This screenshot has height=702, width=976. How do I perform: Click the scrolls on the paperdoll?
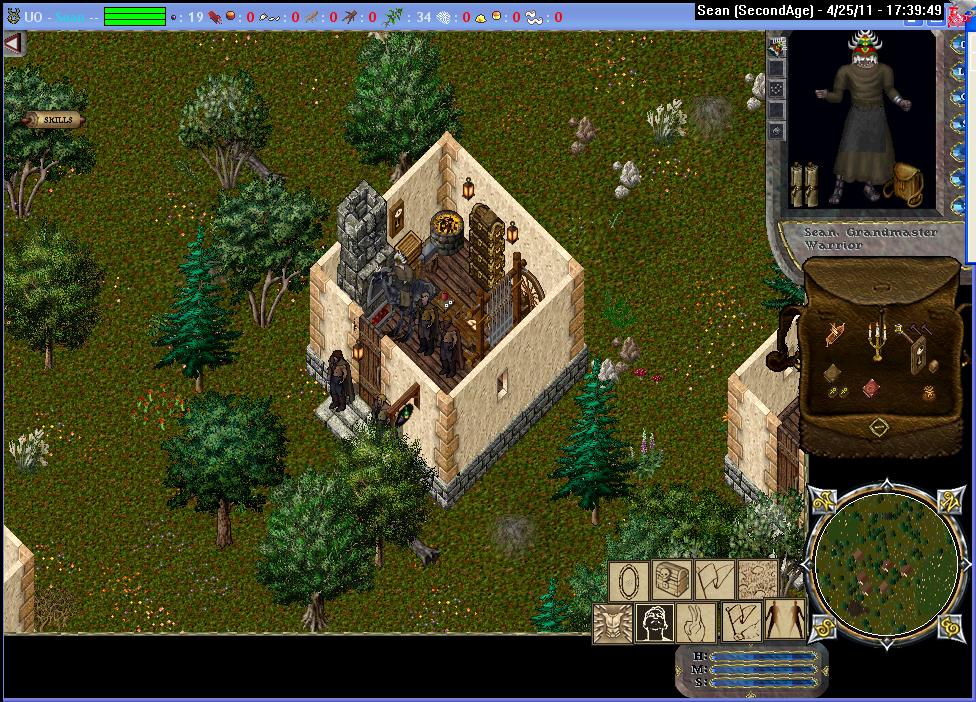pos(804,185)
